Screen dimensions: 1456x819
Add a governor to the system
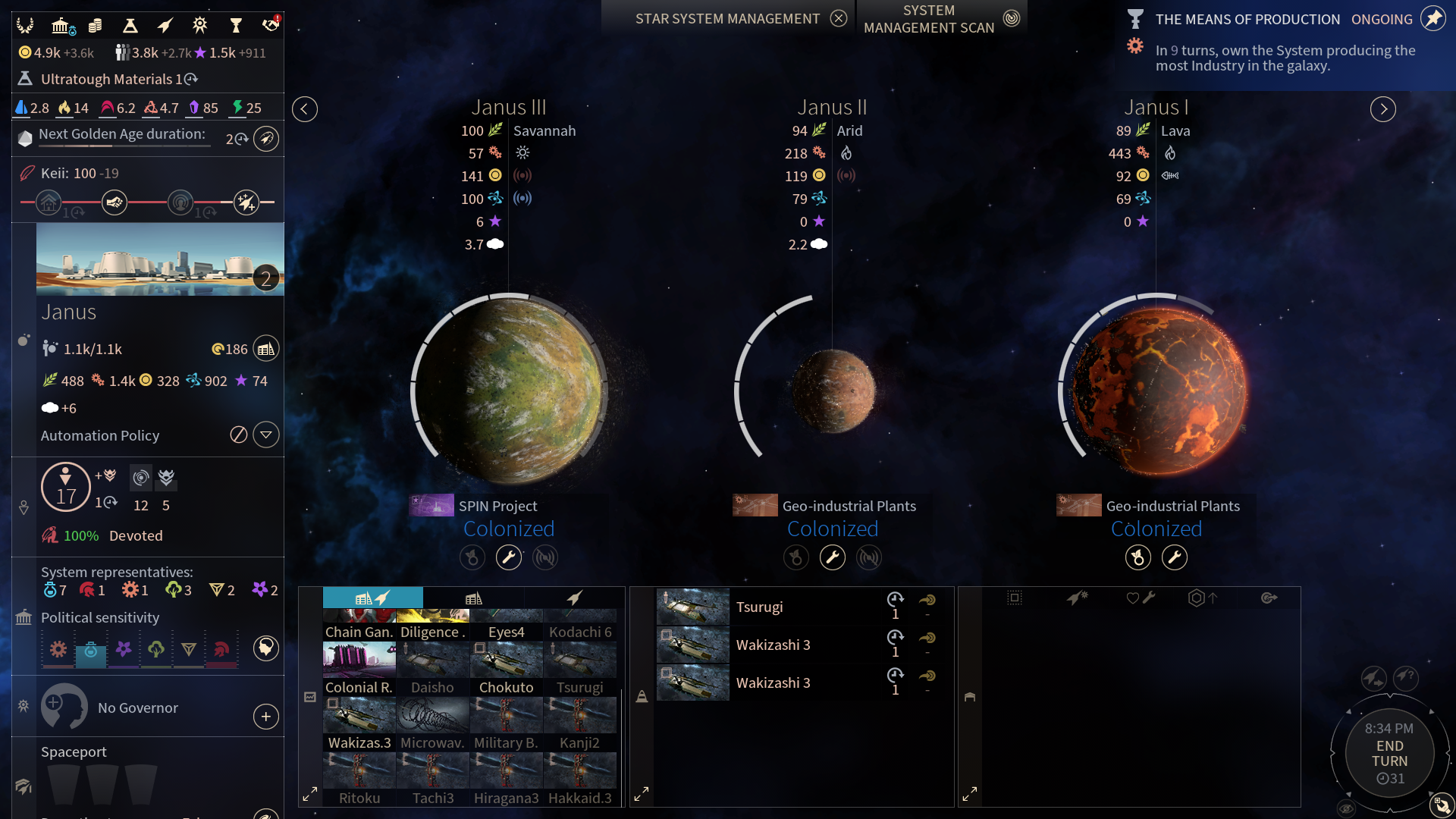[x=265, y=717]
